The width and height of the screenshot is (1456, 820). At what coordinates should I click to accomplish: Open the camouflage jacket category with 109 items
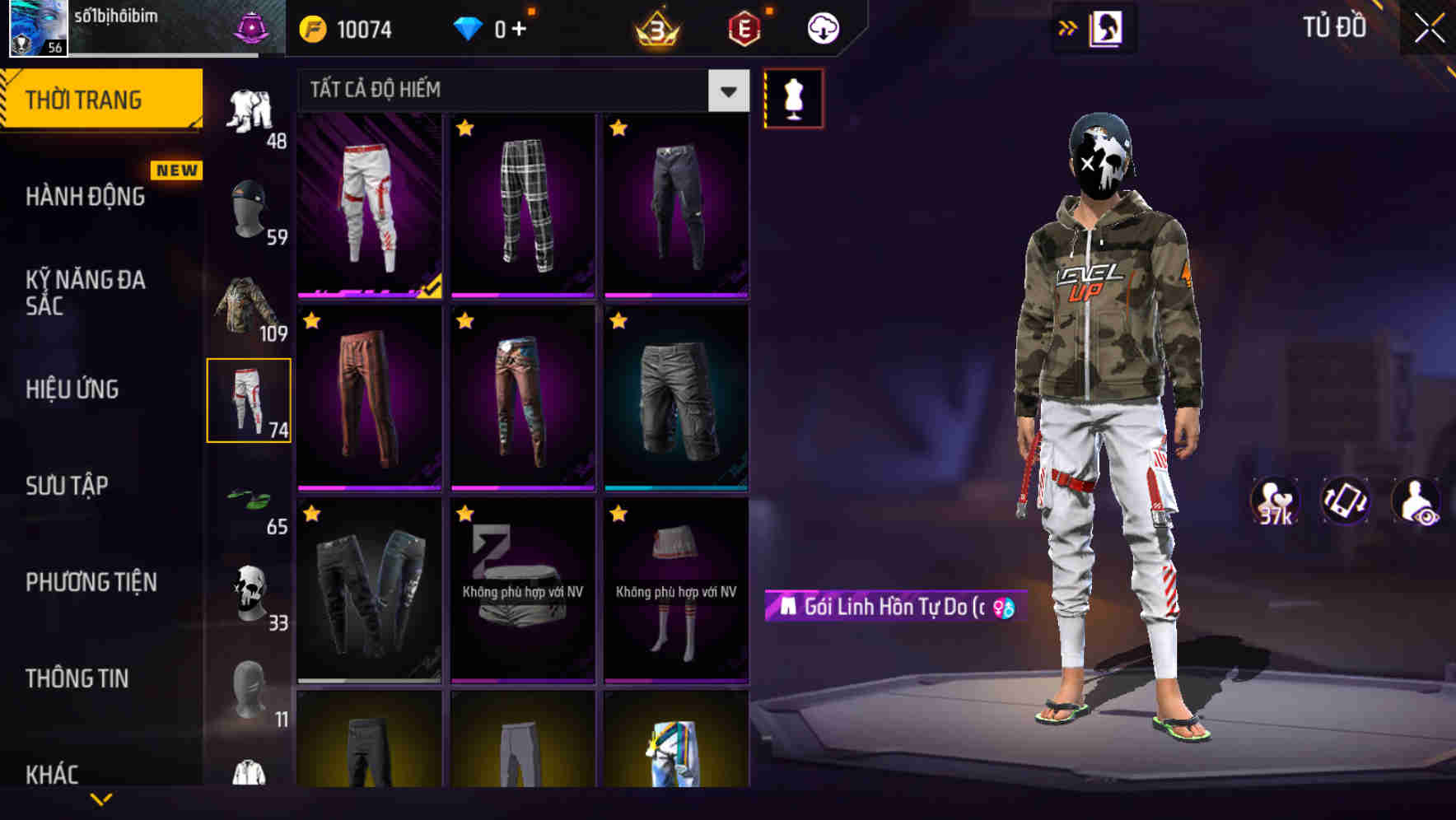point(247,306)
